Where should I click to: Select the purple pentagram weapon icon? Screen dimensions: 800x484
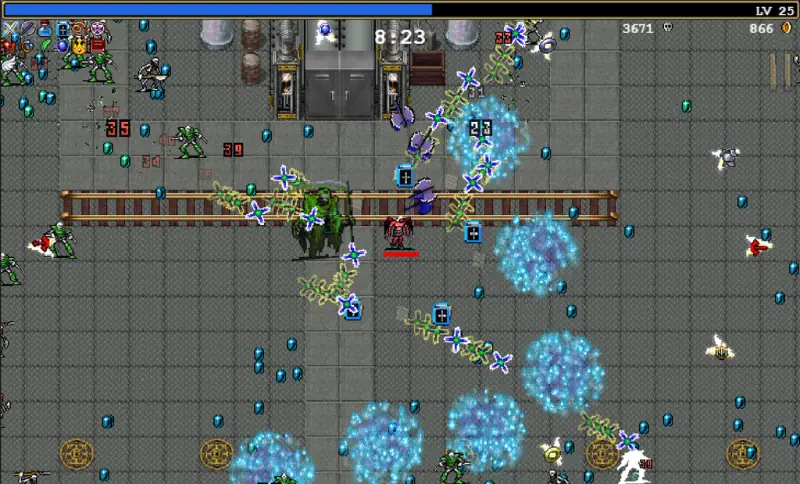click(x=97, y=28)
